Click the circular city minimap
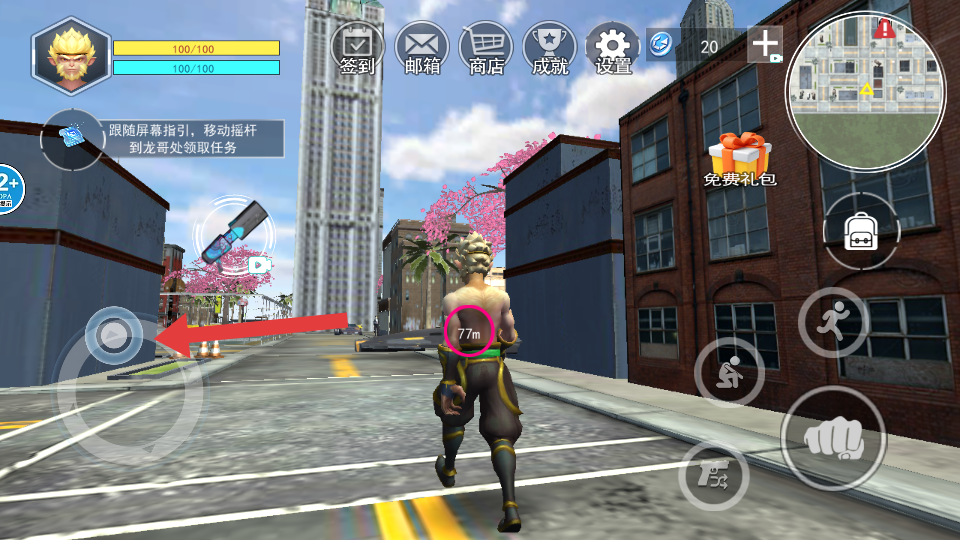 (865, 93)
